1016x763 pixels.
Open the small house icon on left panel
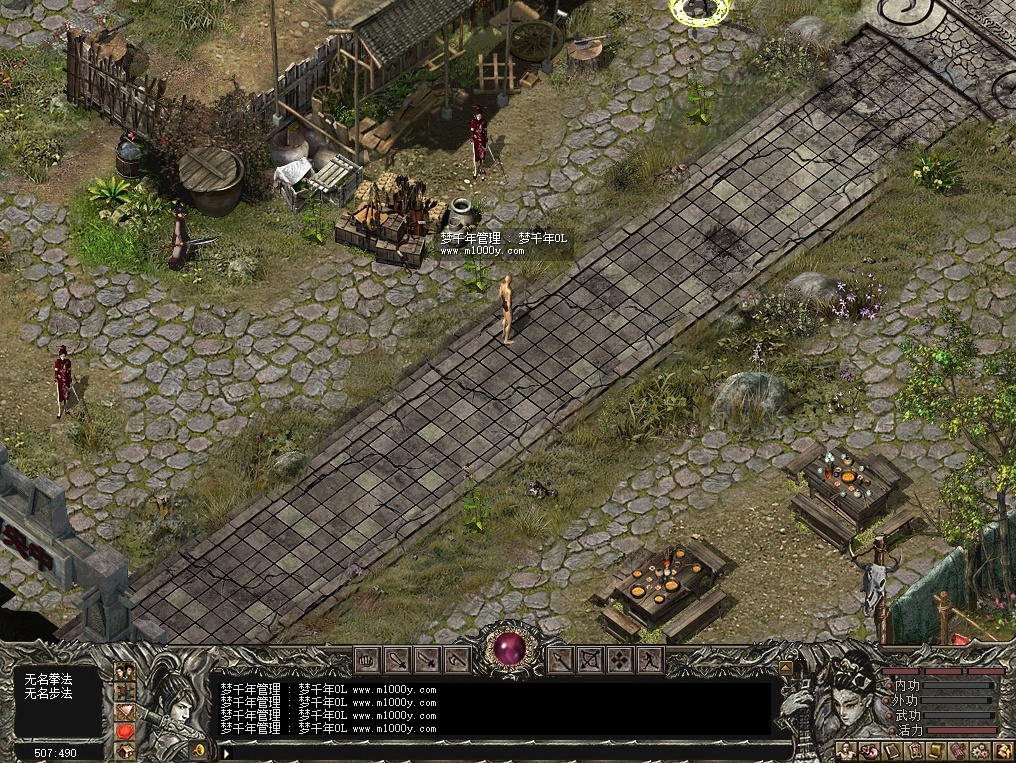tap(126, 750)
